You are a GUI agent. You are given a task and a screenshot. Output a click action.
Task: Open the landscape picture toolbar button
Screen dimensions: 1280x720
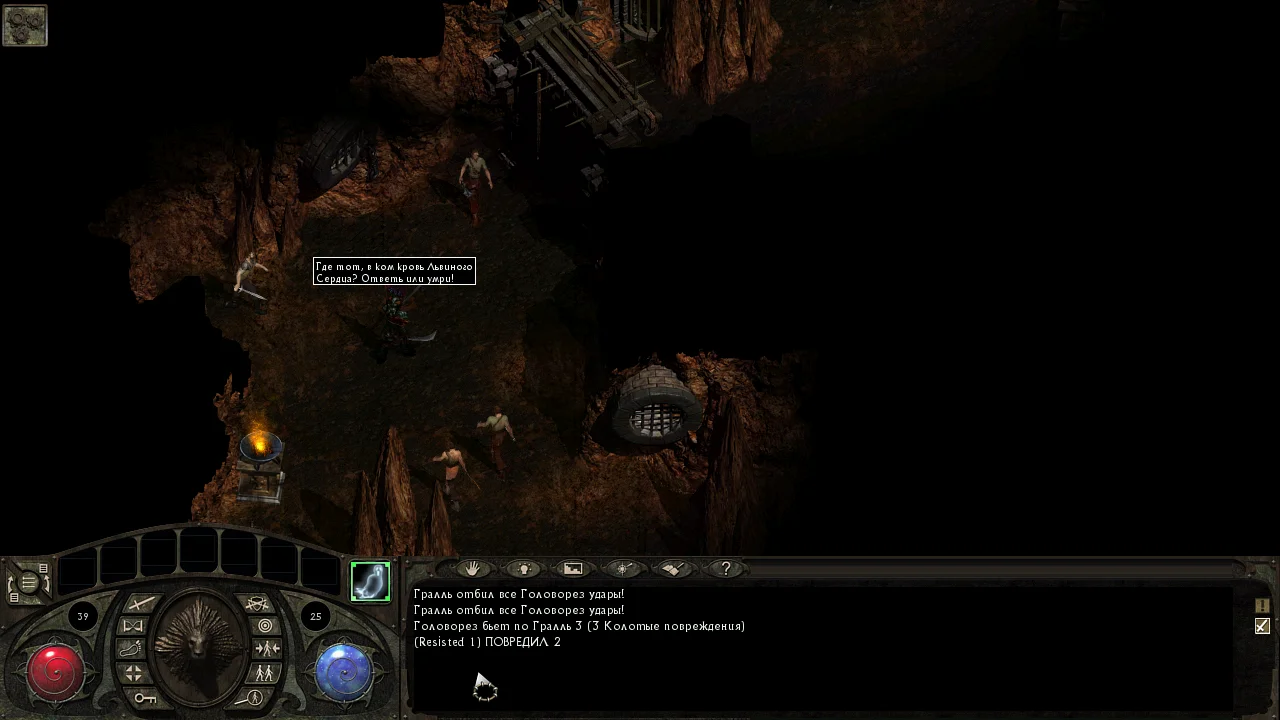(573, 569)
